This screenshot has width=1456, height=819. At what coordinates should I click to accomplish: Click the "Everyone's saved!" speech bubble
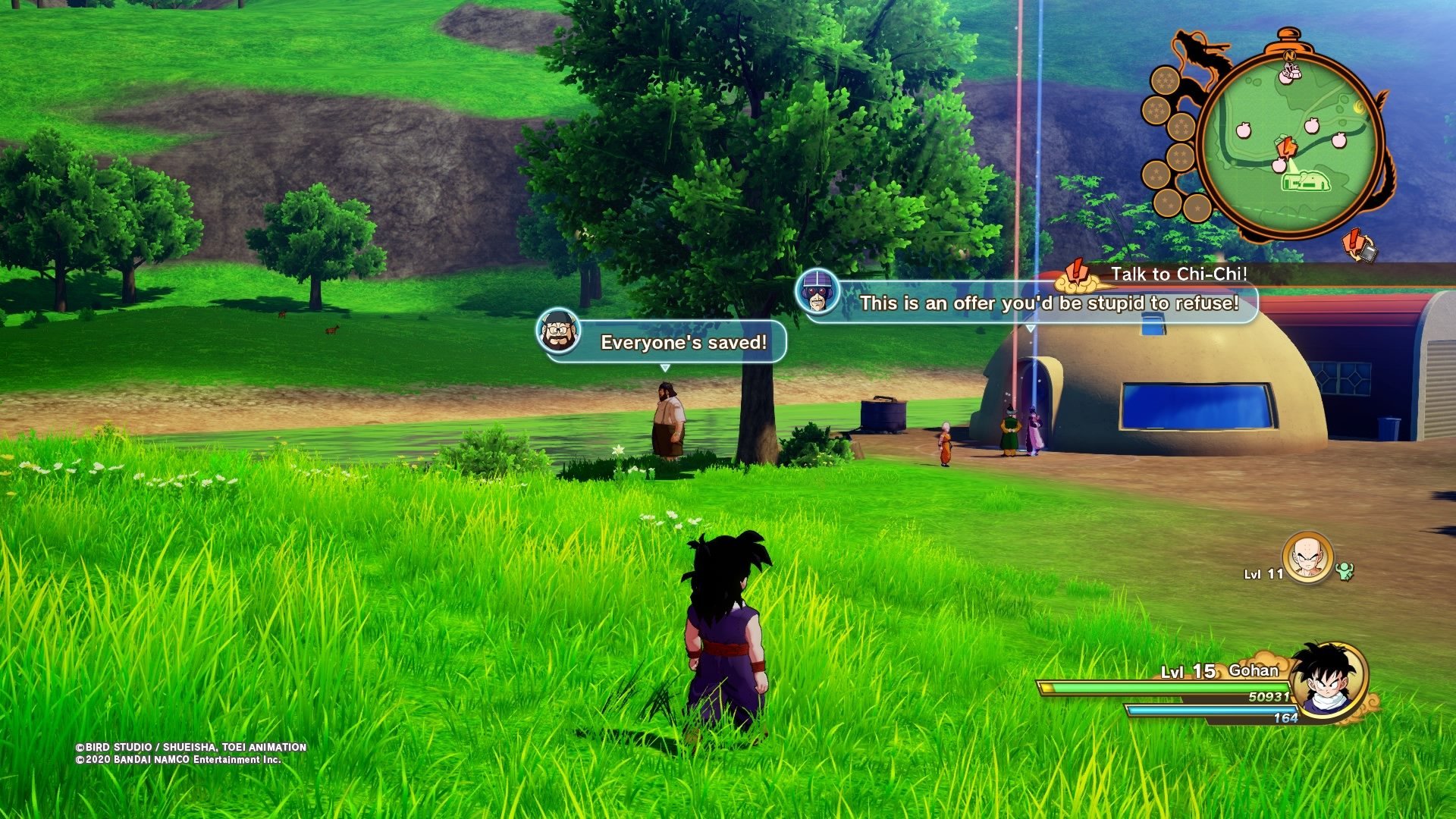(683, 343)
